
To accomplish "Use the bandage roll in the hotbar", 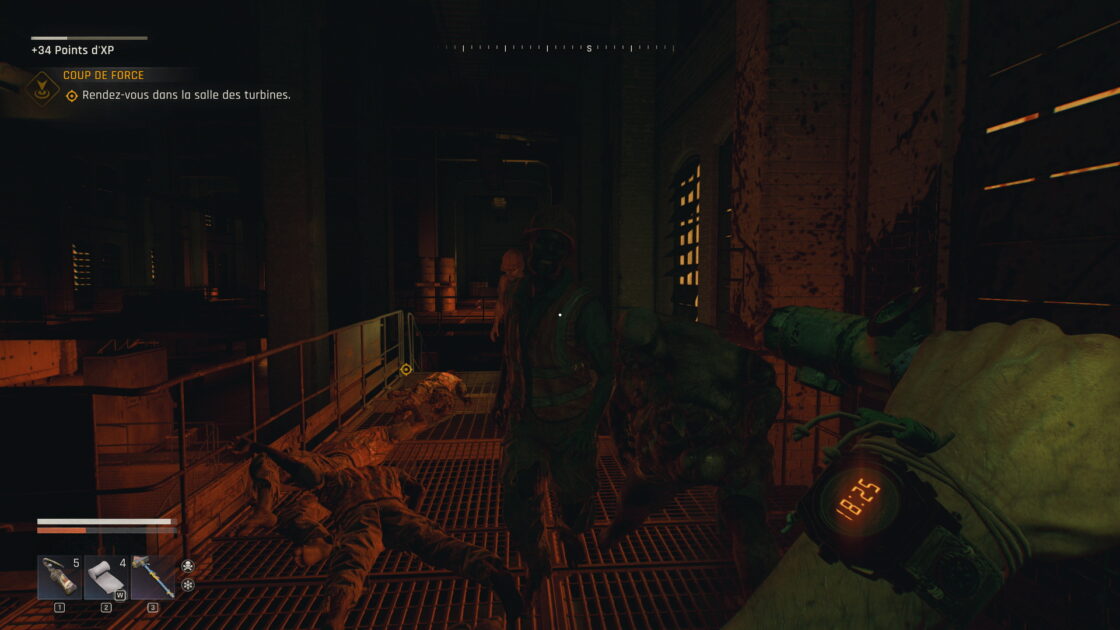I will tap(106, 577).
